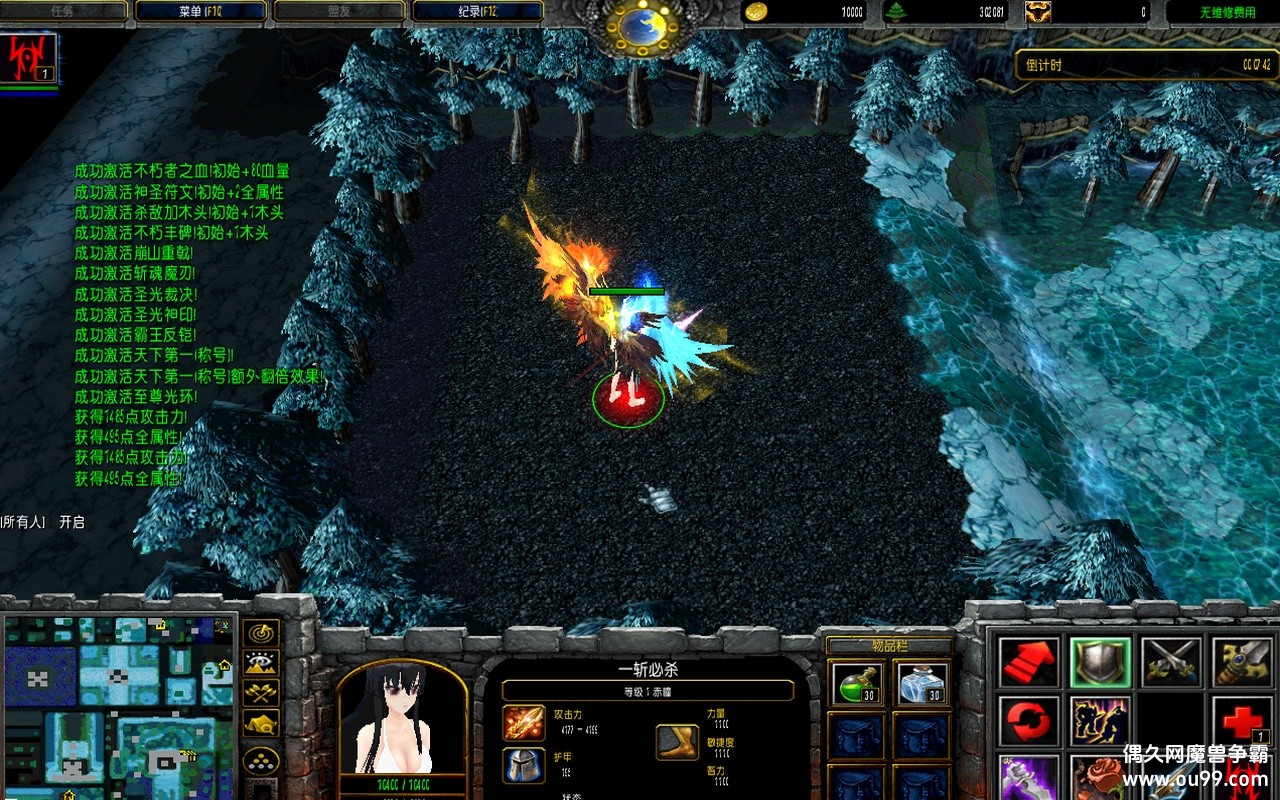Viewport: 1280px width, 800px height.
Task: Use the green potion in inventory
Action: coord(857,683)
